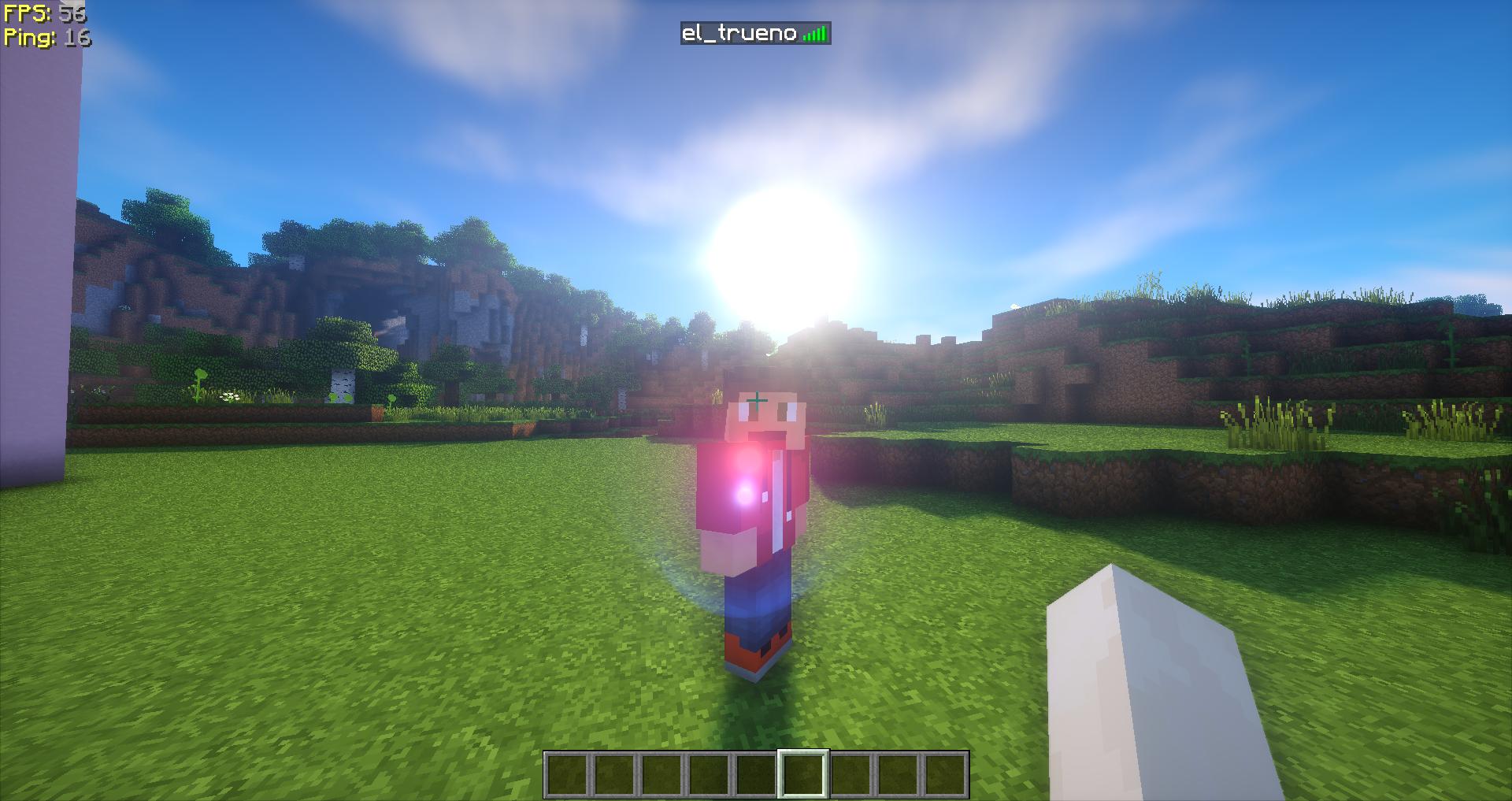
Task: Expand the player connection info bars
Action: pos(816,33)
